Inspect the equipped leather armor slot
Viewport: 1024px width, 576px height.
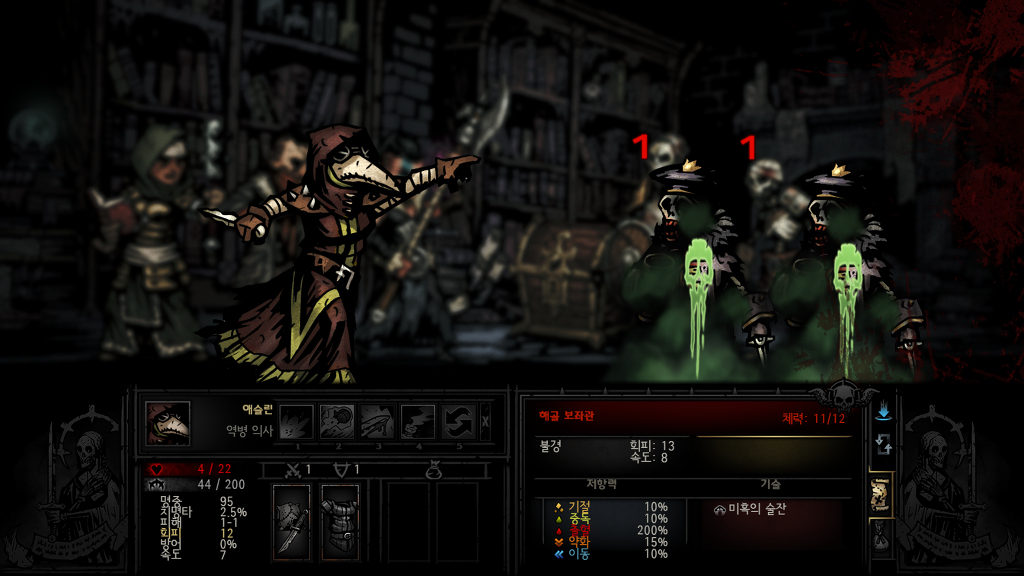(x=339, y=521)
